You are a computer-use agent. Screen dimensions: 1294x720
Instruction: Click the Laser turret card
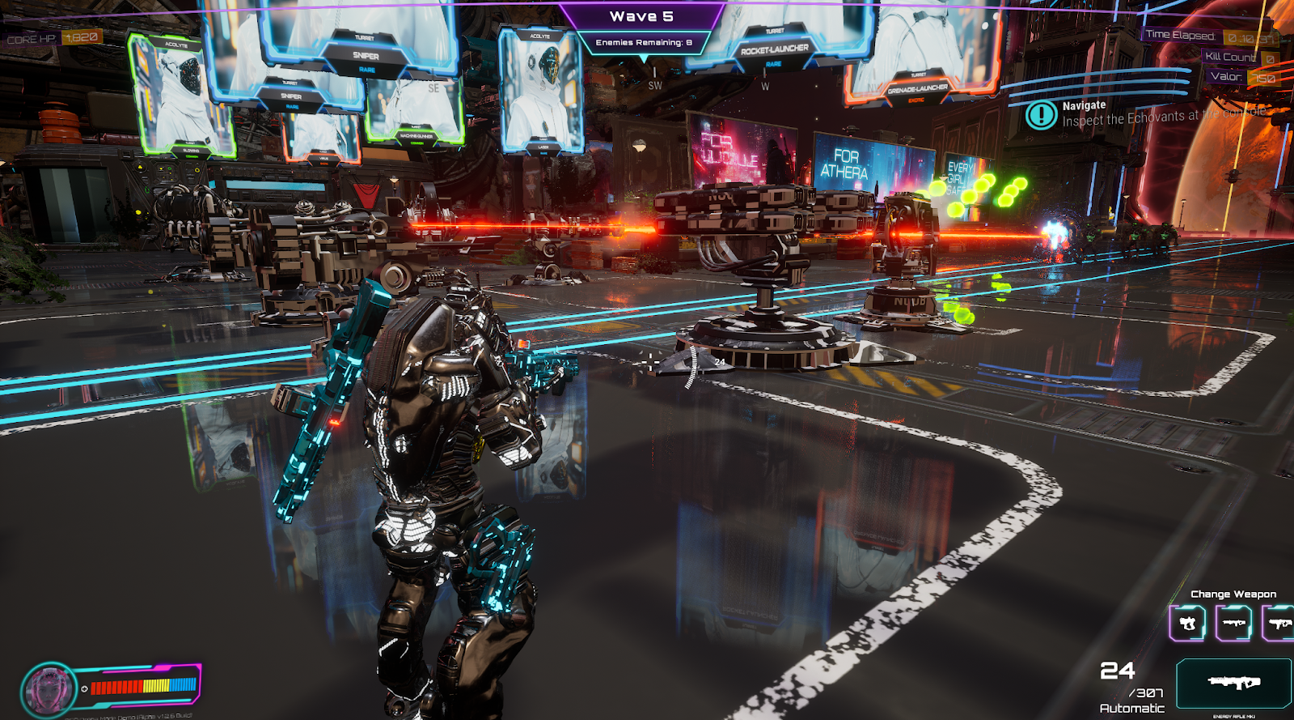[544, 147]
